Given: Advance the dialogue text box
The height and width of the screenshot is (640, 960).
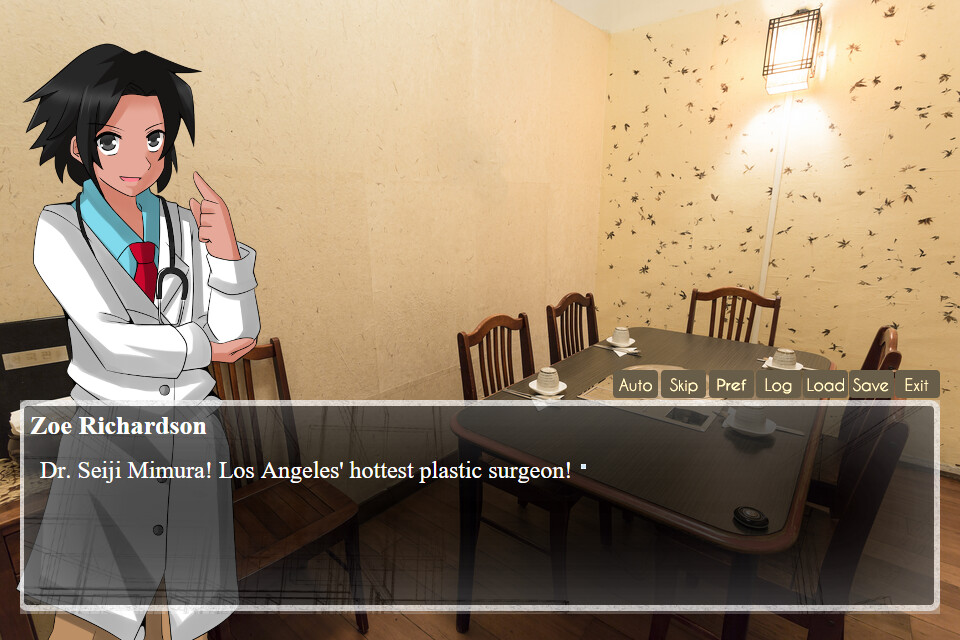Looking at the screenshot, I should click(480, 530).
